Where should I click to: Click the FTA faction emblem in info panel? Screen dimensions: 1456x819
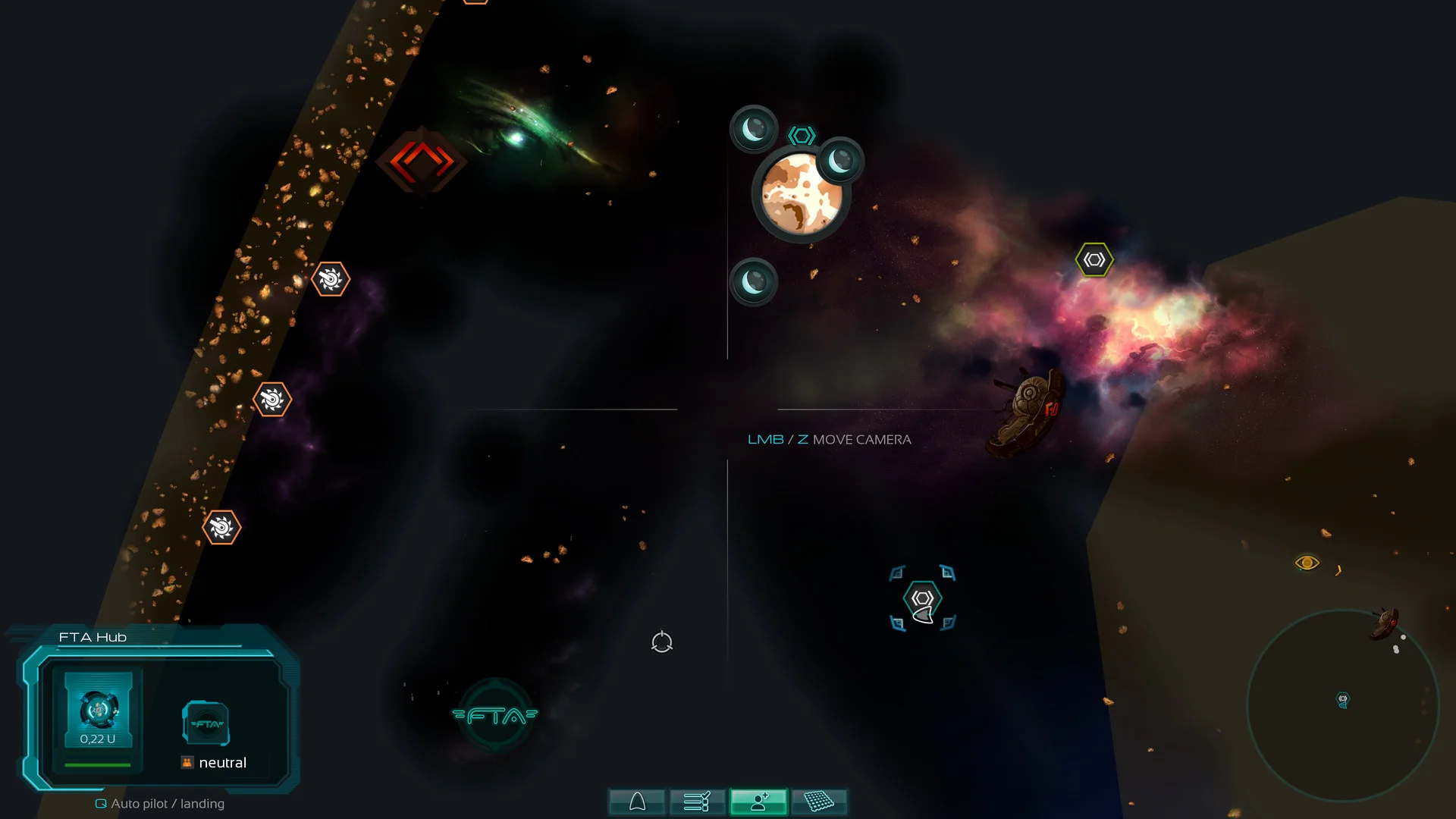coord(206,723)
